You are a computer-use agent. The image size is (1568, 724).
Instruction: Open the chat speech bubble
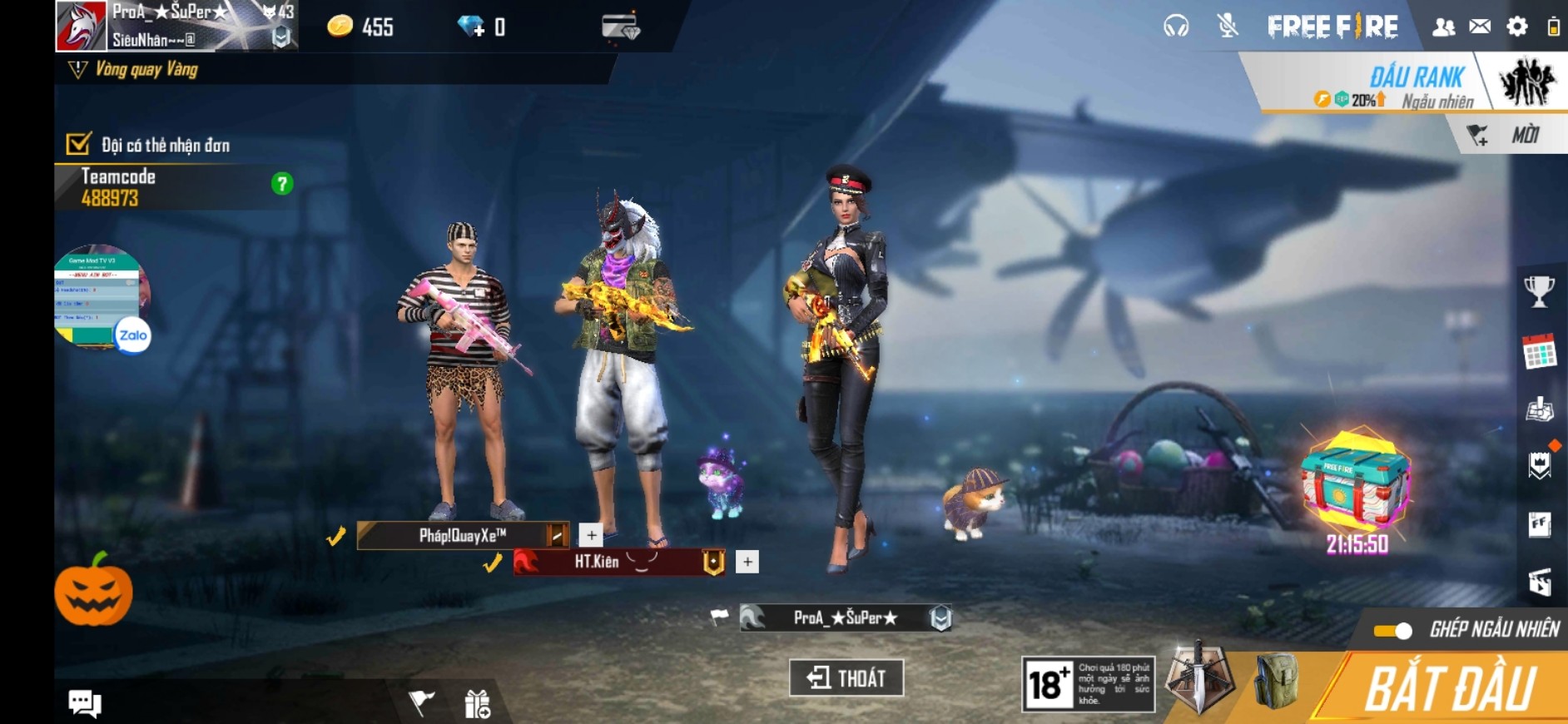[x=84, y=703]
